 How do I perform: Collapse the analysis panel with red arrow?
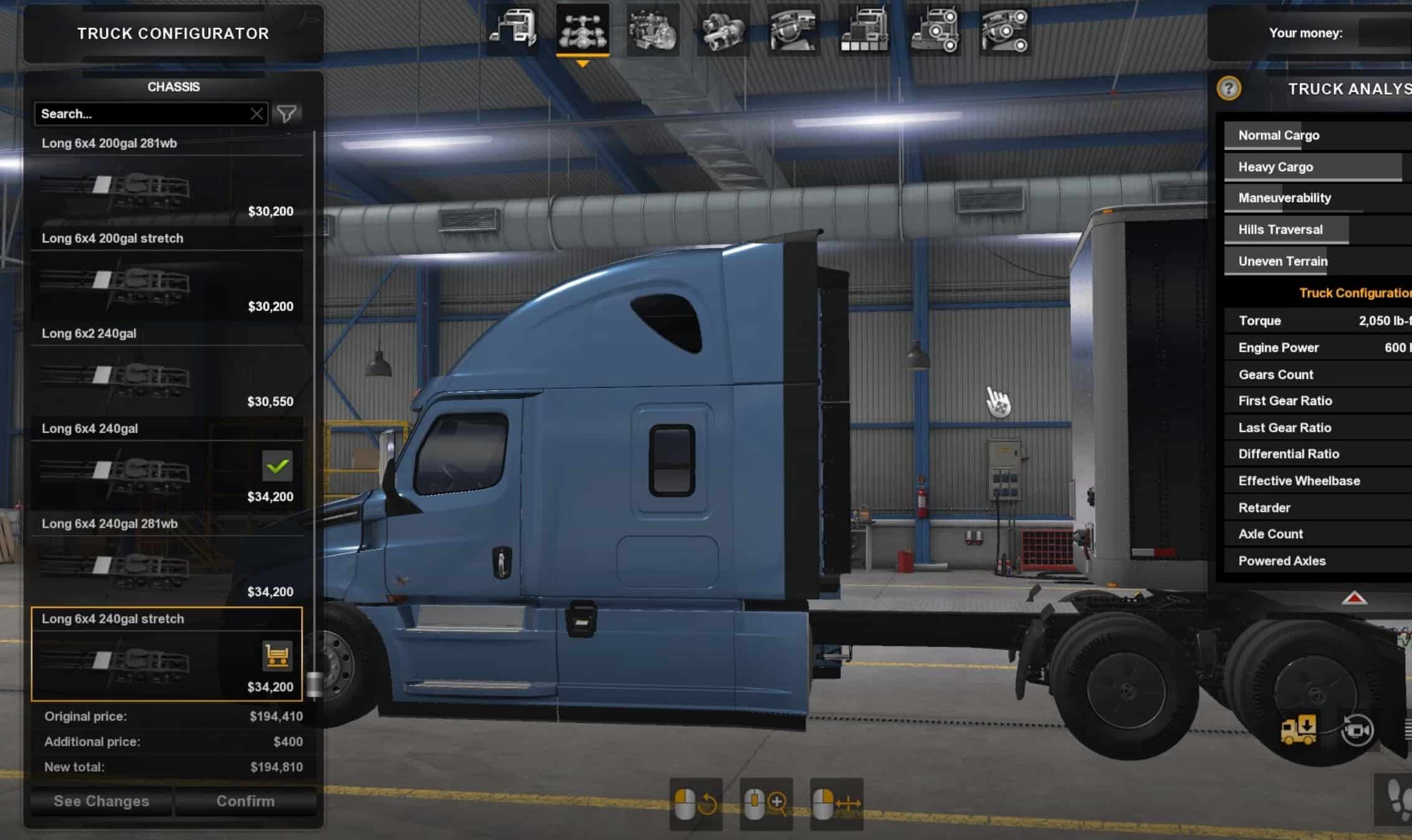point(1354,599)
